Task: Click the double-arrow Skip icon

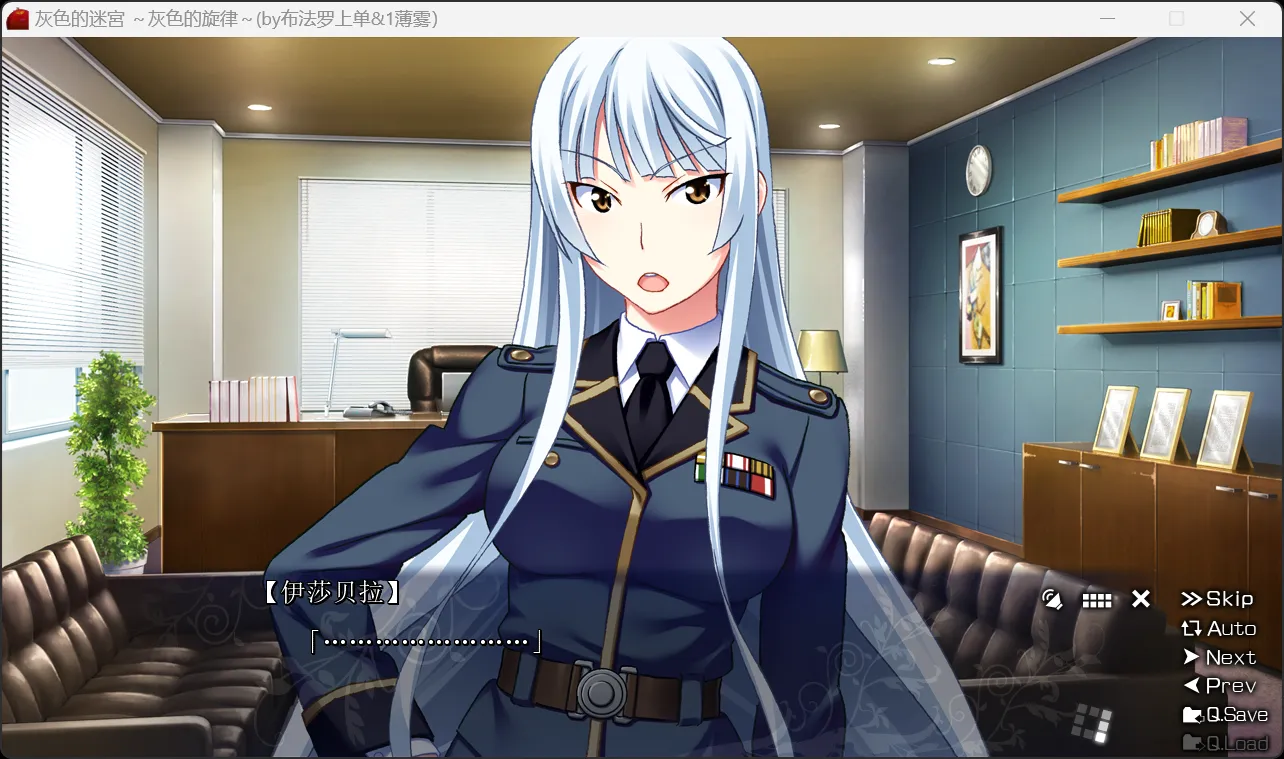Action: [x=1194, y=598]
